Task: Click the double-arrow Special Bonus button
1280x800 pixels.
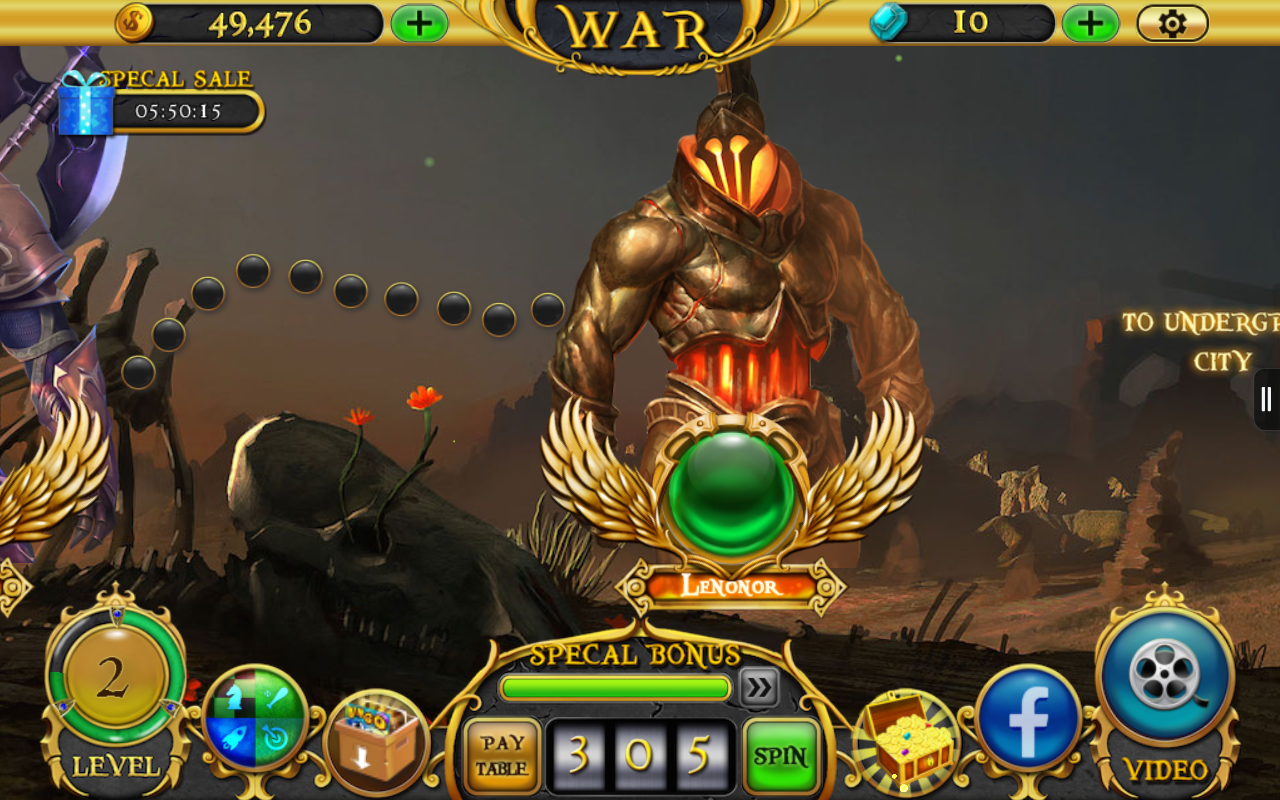Action: pos(759,687)
